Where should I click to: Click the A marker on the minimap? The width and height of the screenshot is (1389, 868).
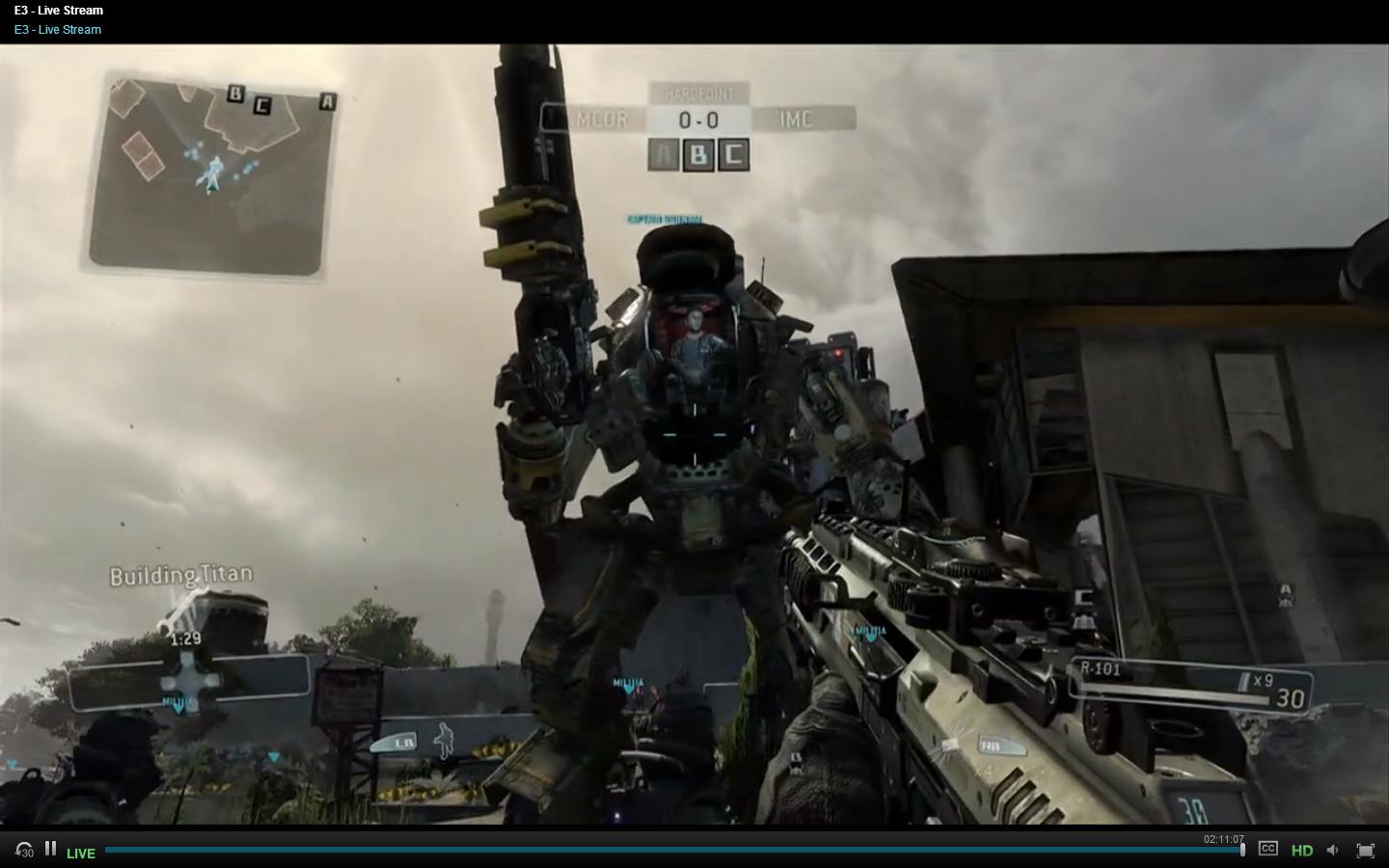[x=328, y=101]
